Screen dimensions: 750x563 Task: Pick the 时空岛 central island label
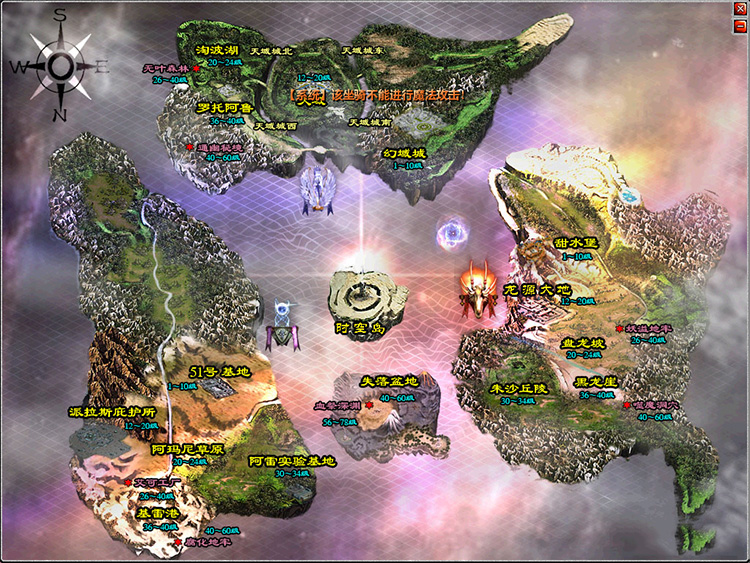point(361,327)
